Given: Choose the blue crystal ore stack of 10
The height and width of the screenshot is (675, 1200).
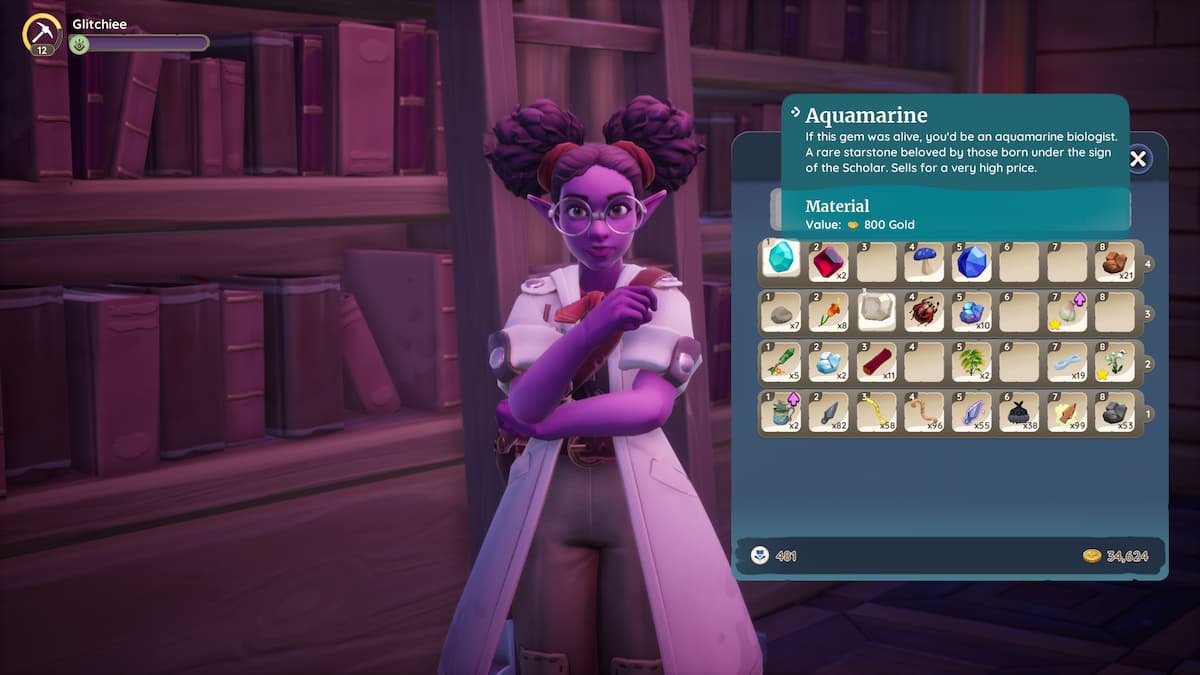Looking at the screenshot, I should (x=971, y=312).
